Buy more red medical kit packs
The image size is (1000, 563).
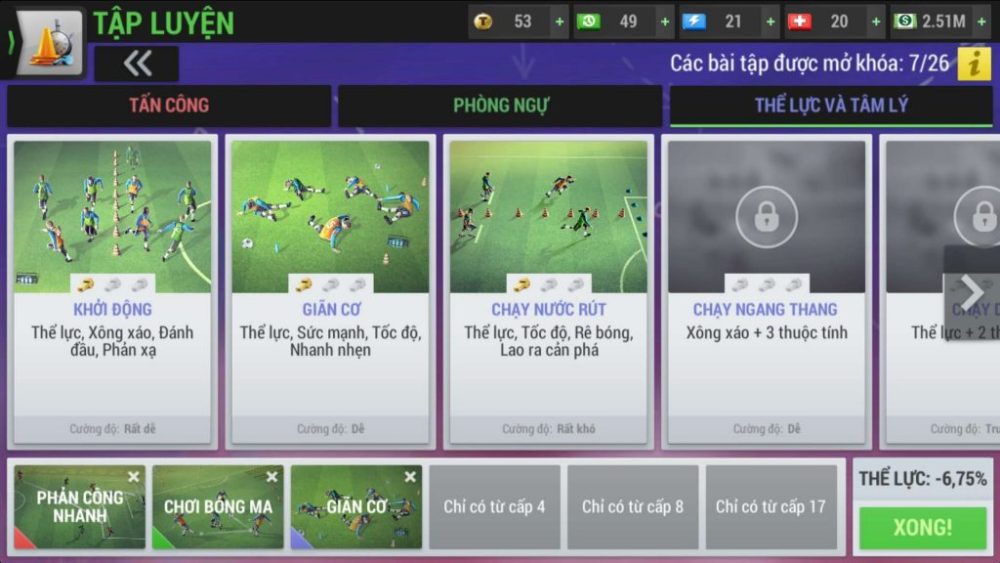(x=875, y=21)
